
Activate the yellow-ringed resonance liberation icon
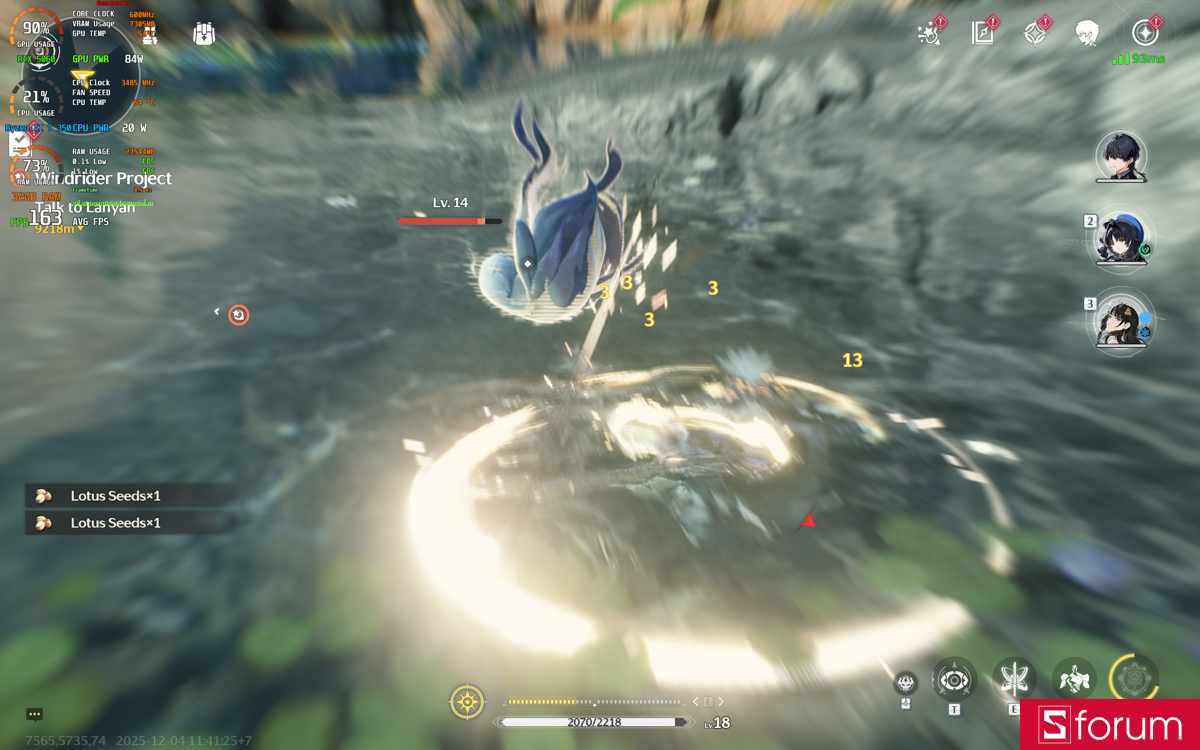pos(1134,680)
